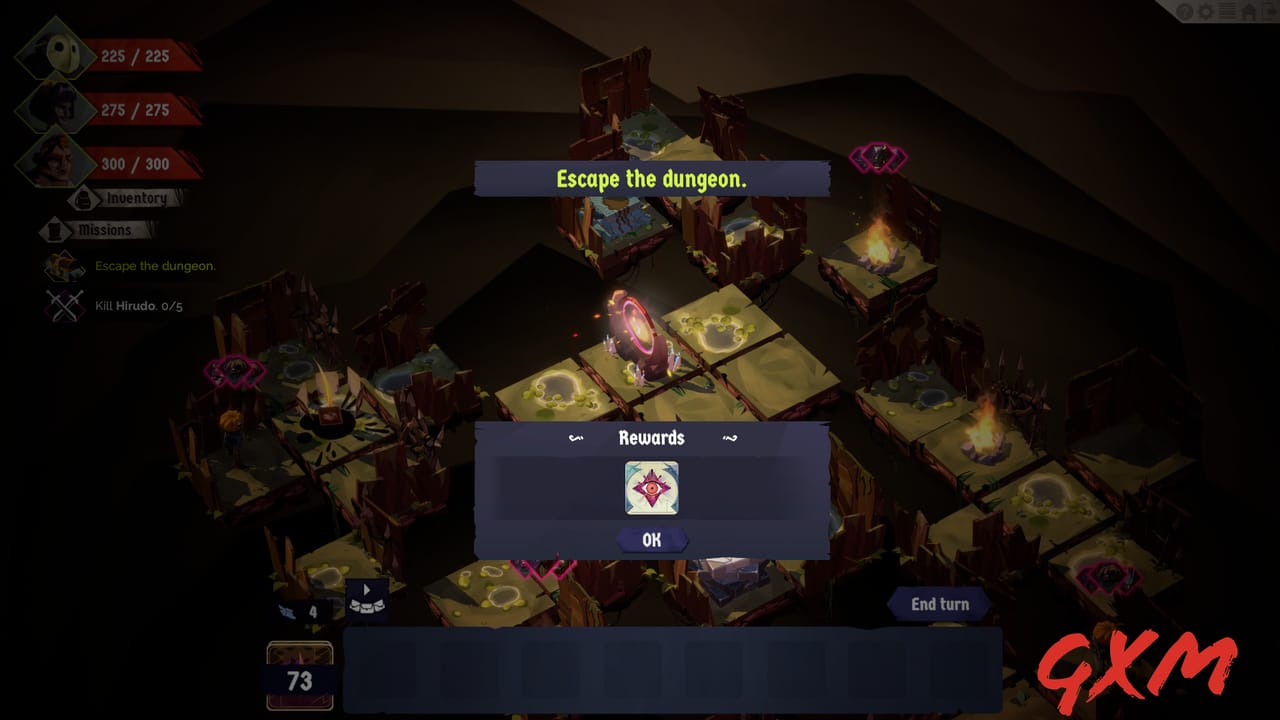Click the Missions scroll icon
The width and height of the screenshot is (1280, 720).
coord(55,229)
